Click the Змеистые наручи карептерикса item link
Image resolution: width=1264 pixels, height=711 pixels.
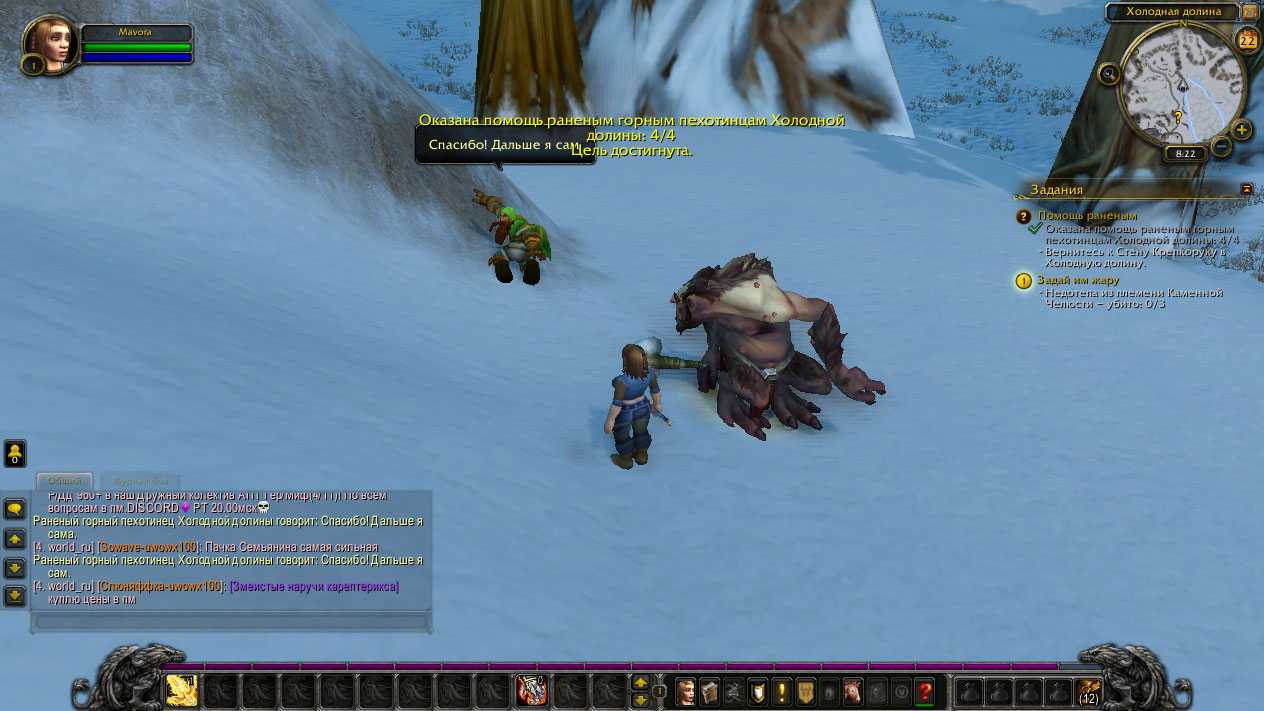314,586
